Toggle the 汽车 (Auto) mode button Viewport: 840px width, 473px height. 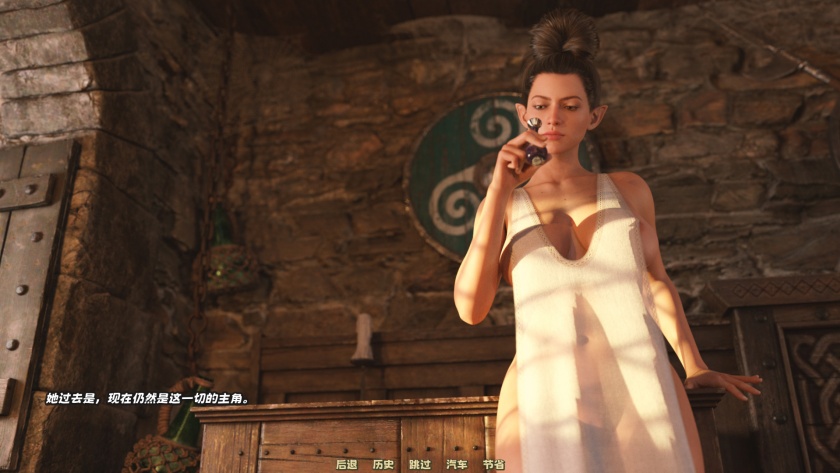coord(456,464)
